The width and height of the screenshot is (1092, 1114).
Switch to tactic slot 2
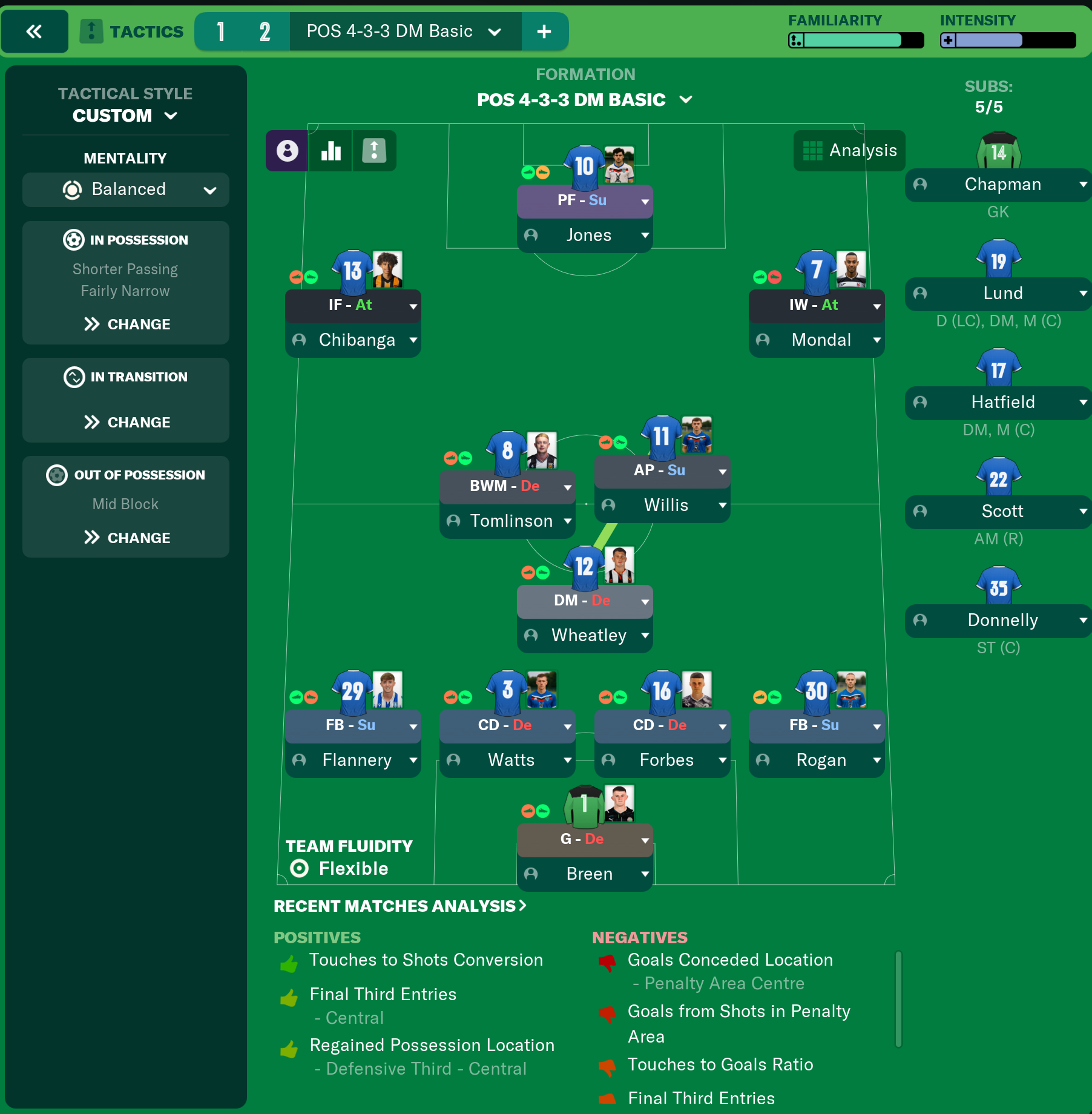click(x=265, y=31)
